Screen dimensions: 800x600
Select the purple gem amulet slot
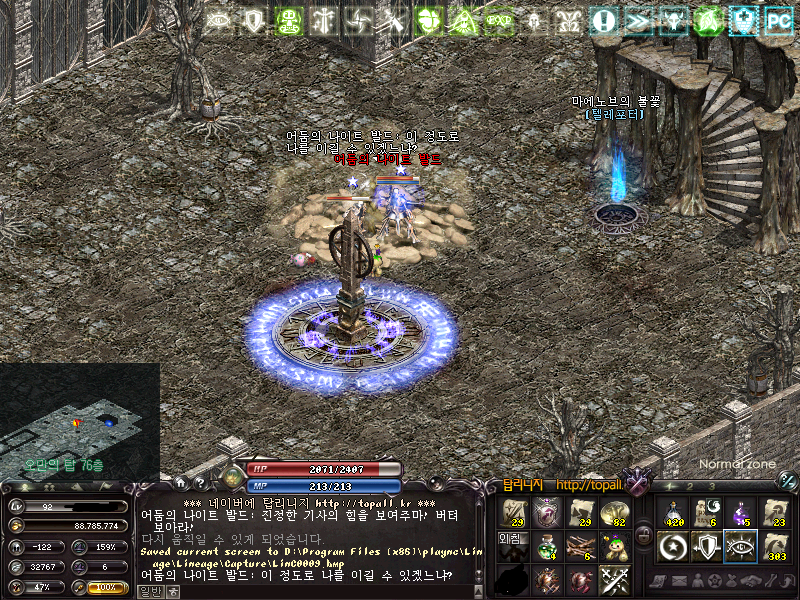click(x=547, y=513)
